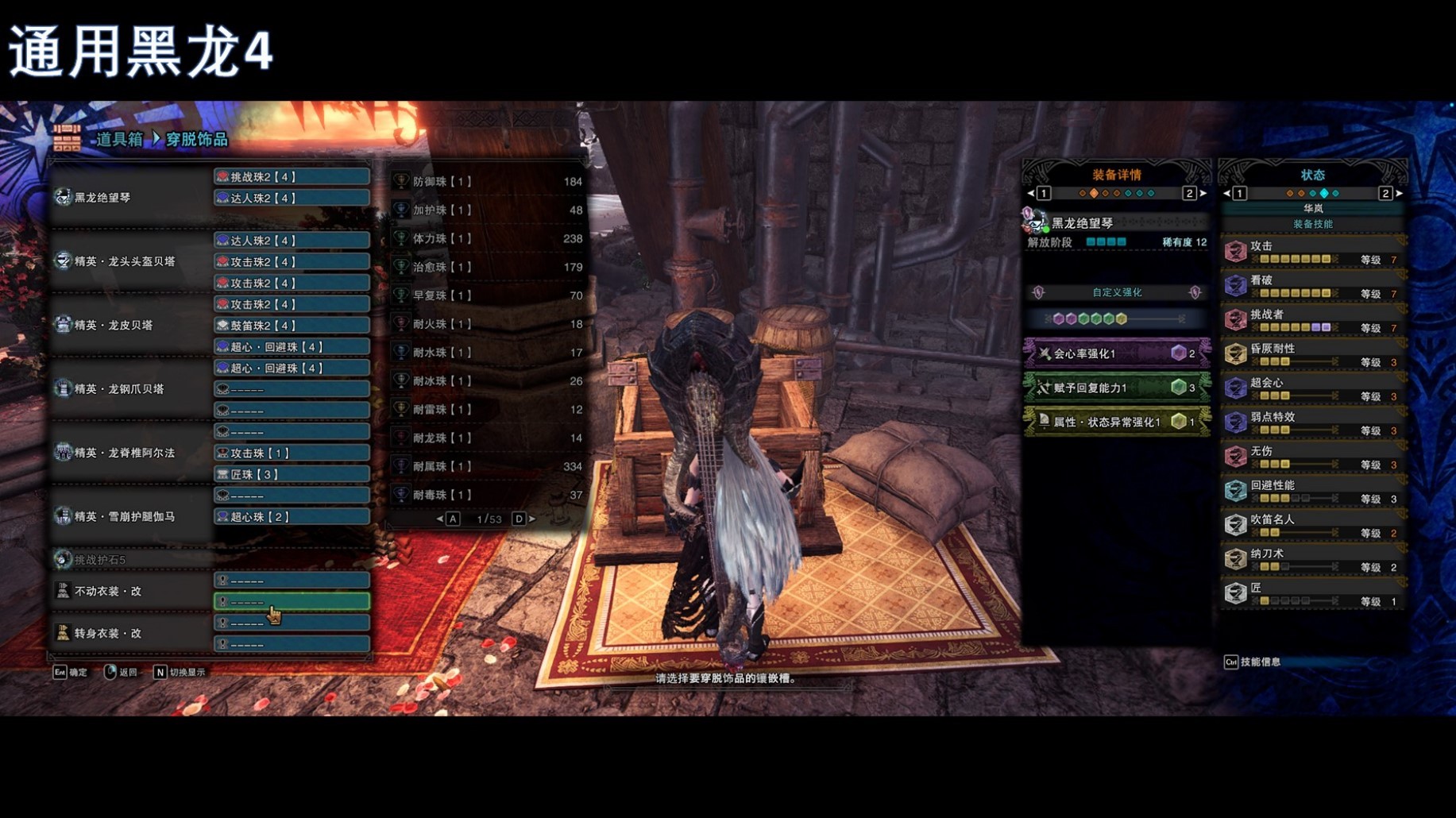This screenshot has width=1456, height=818.
Task: Select the 鼓笛珠2【4】 decoration slot
Action: point(292,326)
